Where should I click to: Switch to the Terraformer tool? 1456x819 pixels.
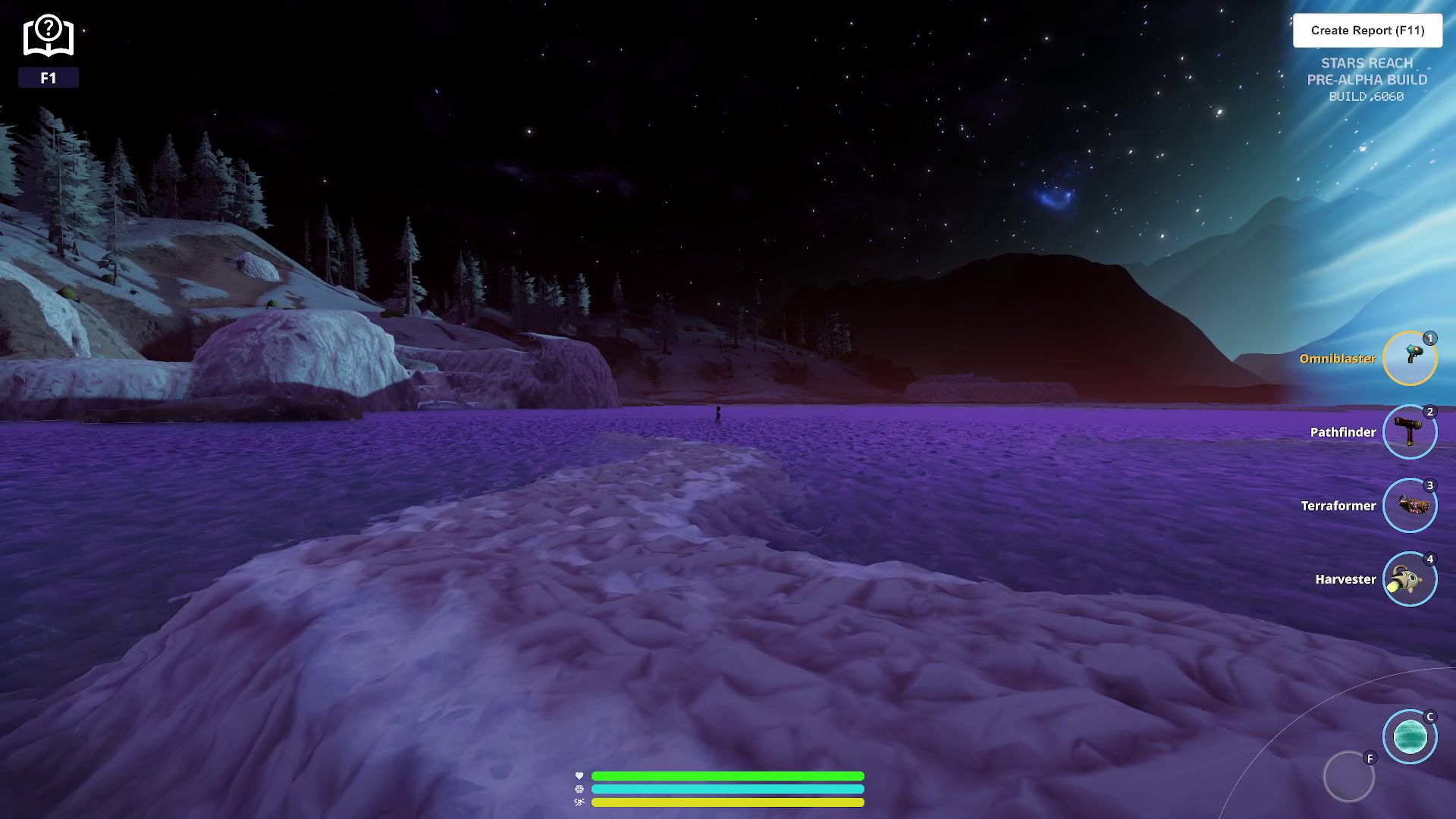coord(1409,505)
